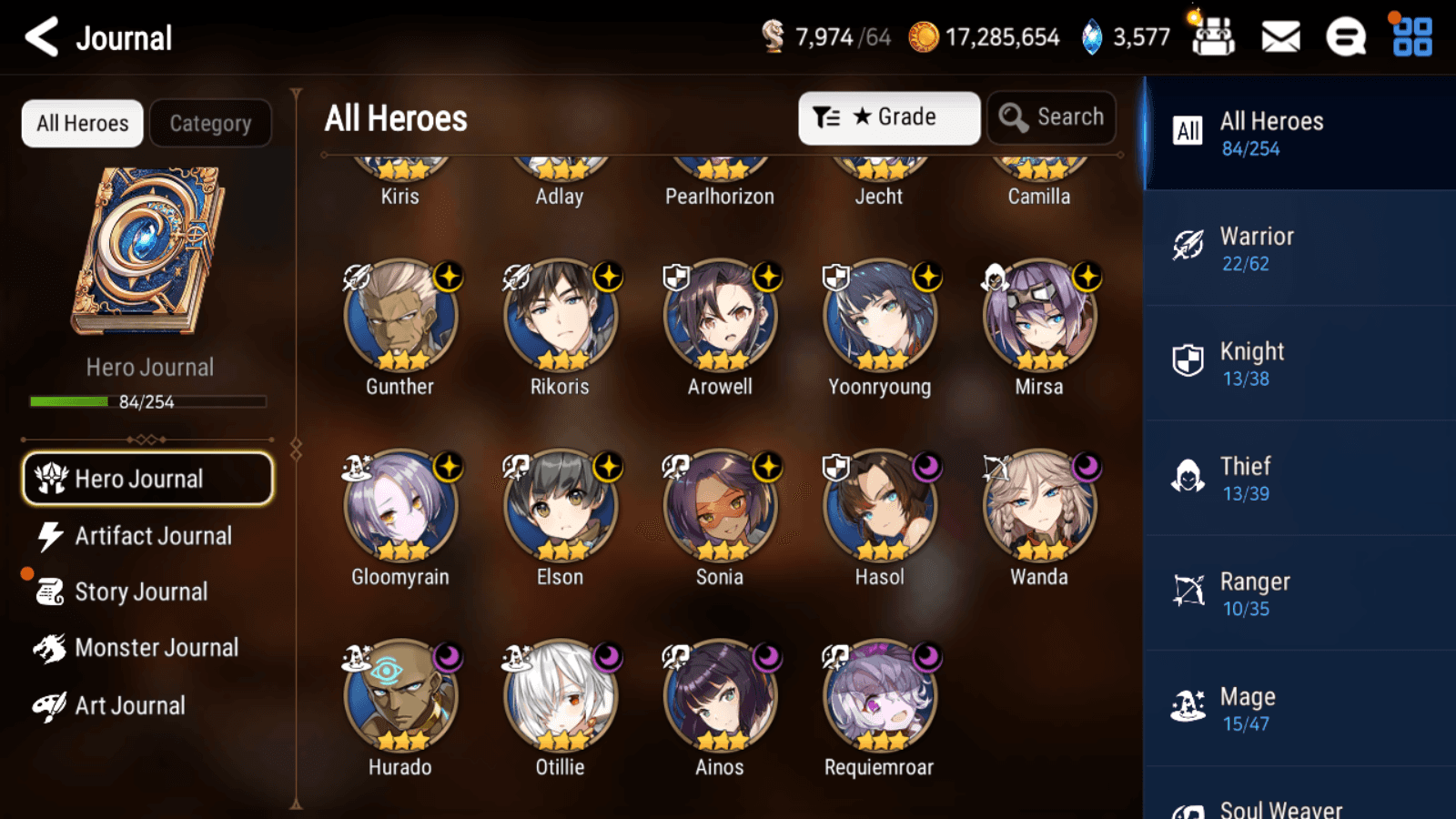Open the mailbox envelope icon

(x=1280, y=37)
